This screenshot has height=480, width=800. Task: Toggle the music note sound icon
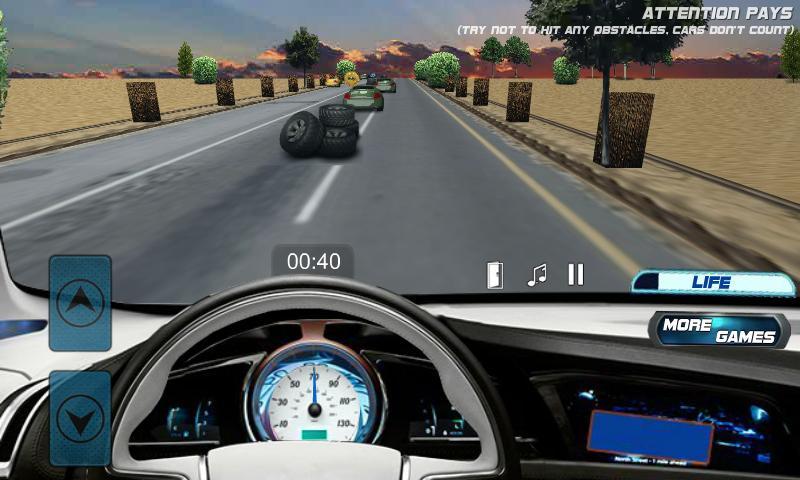point(537,275)
